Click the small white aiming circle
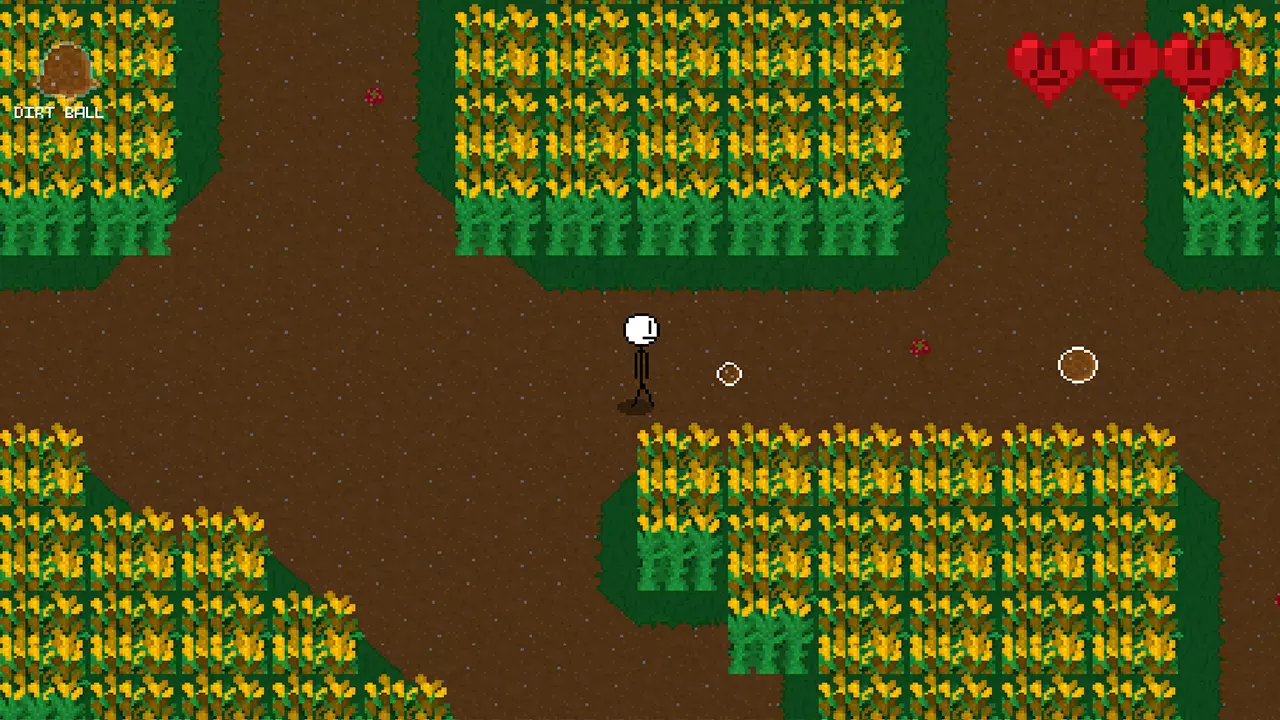The image size is (1280, 720). [729, 374]
